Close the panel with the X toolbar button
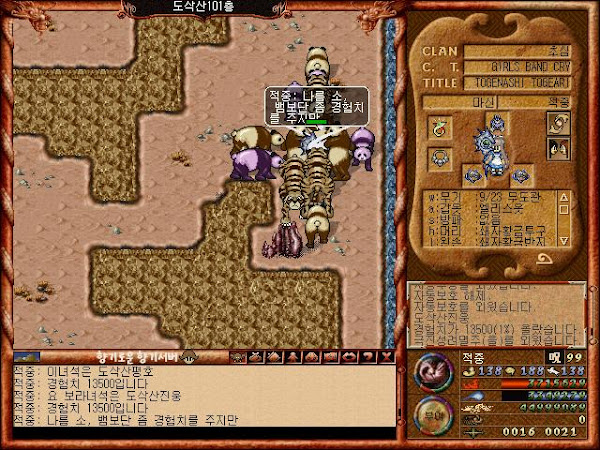Viewport: 600px width, 450px height. [x=386, y=356]
